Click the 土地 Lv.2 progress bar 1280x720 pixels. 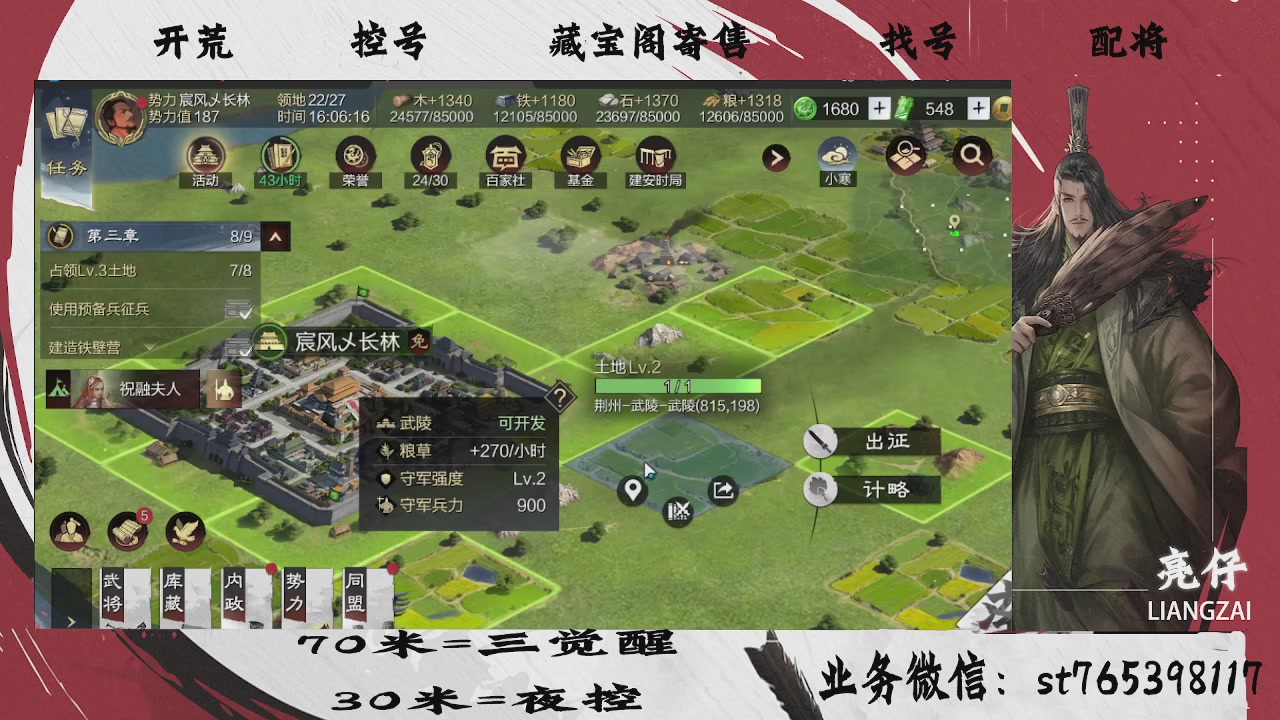tap(677, 385)
